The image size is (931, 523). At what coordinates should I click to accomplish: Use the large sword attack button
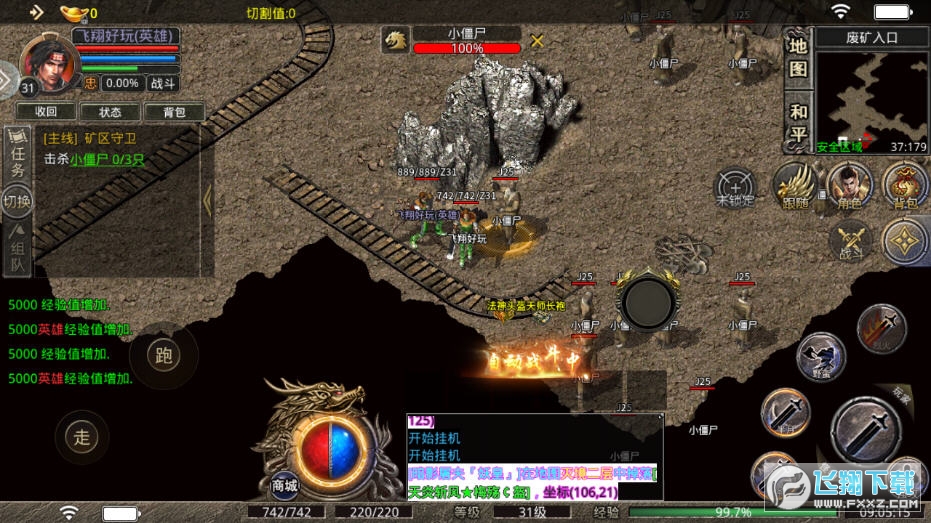865,432
